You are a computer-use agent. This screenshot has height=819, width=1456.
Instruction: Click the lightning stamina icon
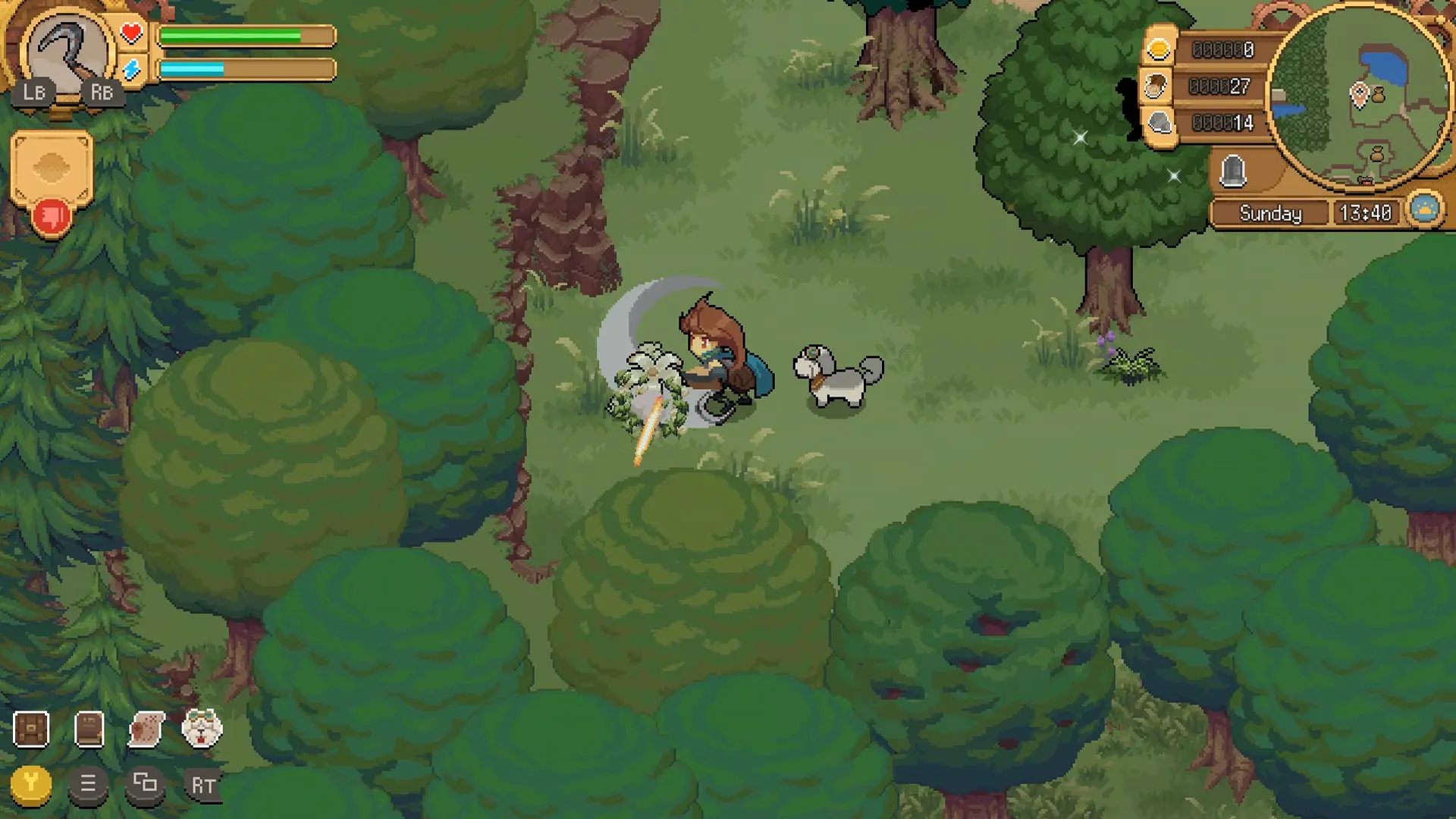(133, 70)
